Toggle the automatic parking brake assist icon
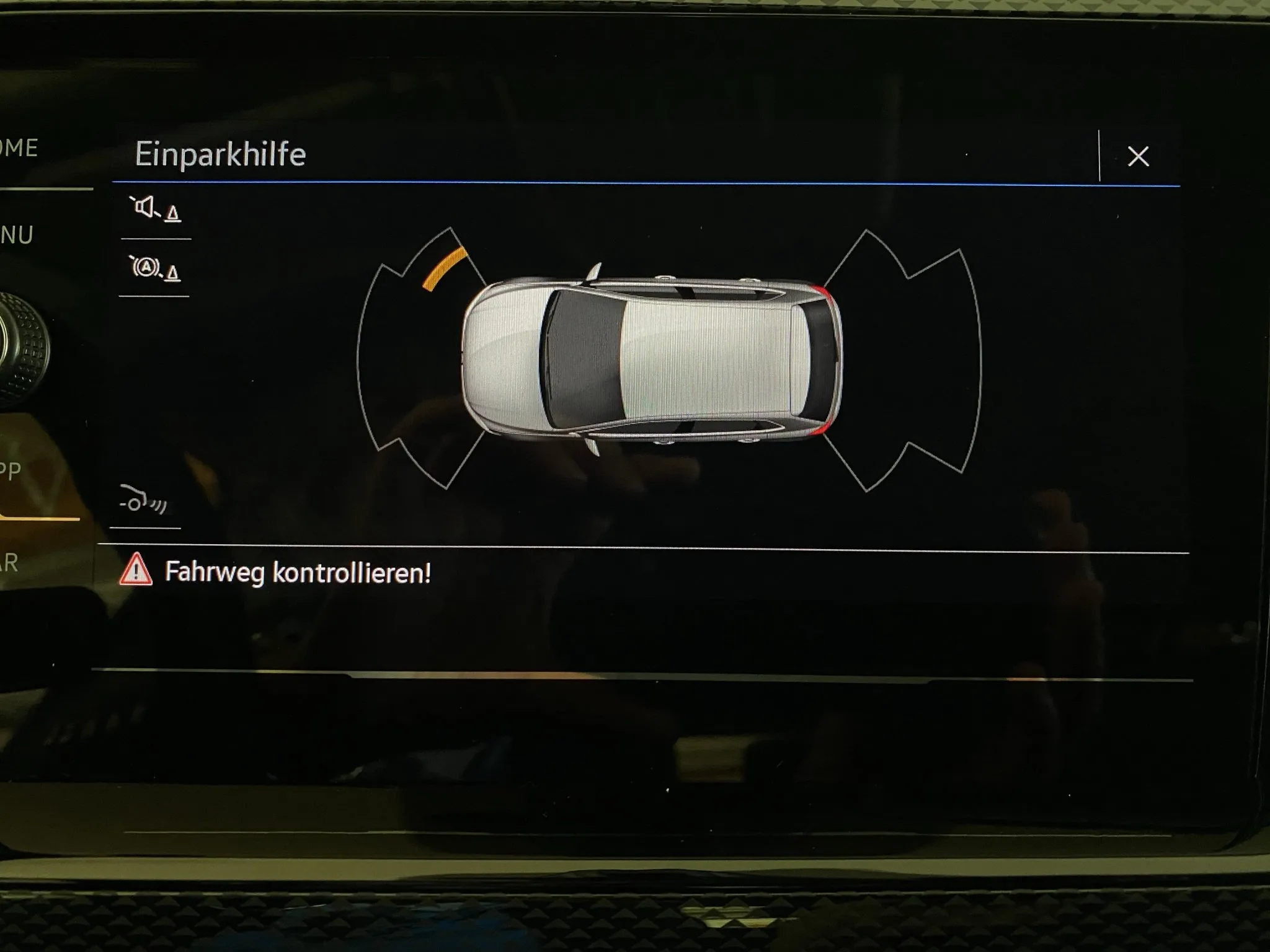This screenshot has width=1270, height=952. coord(155,268)
